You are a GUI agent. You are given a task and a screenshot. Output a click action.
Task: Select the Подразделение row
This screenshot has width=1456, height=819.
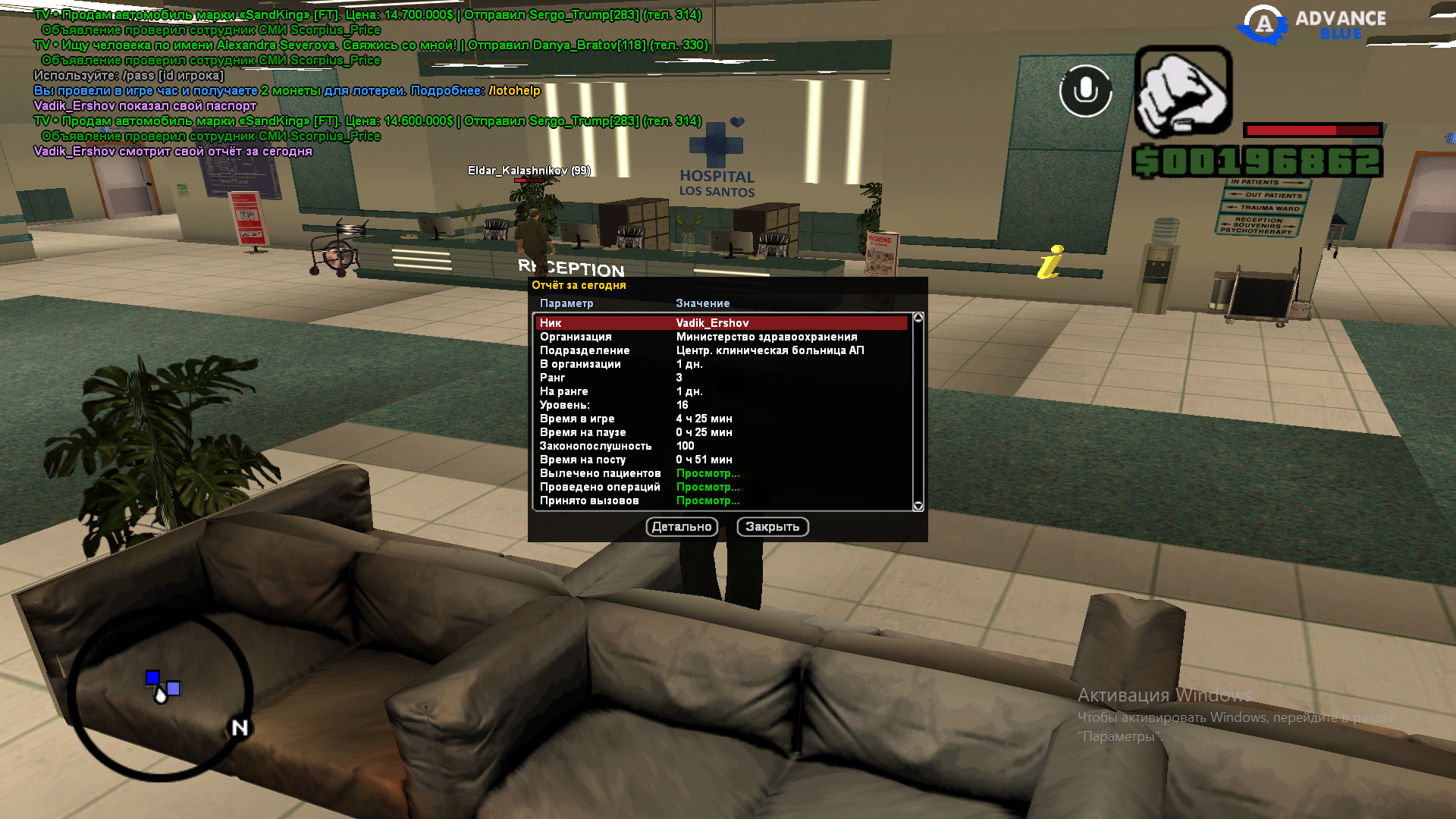720,350
